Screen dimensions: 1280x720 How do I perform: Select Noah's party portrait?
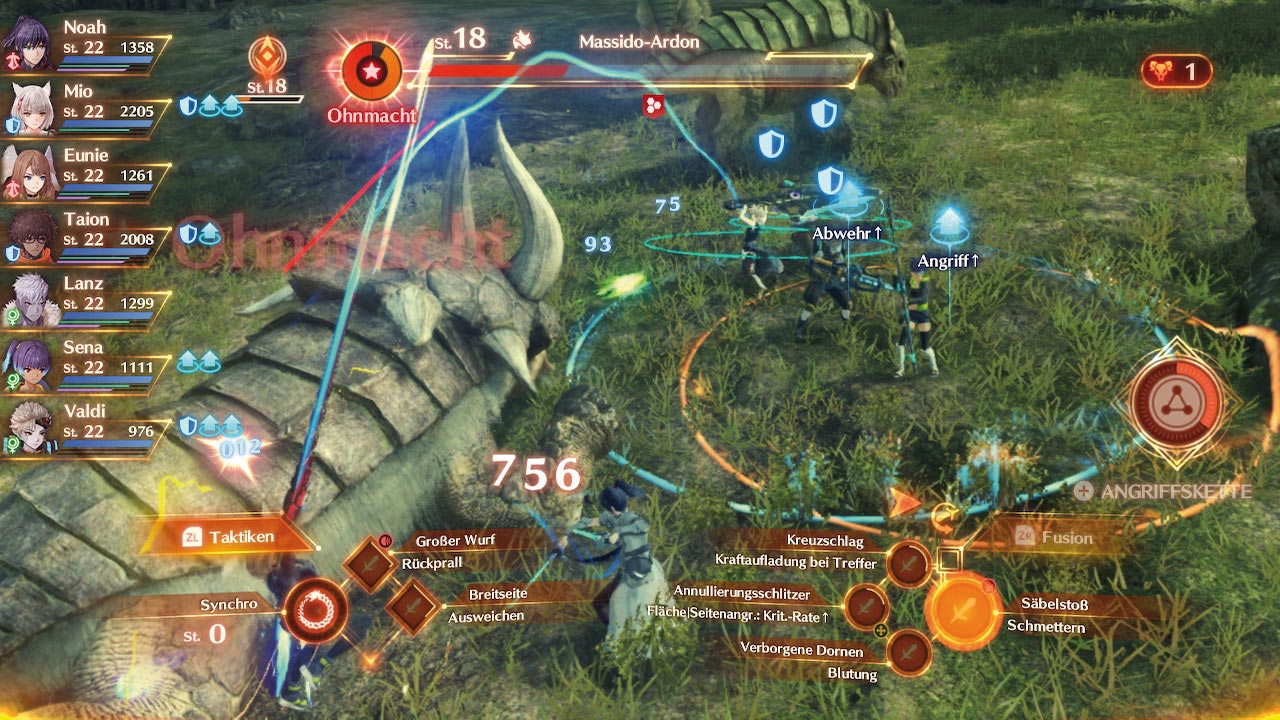click(x=28, y=42)
